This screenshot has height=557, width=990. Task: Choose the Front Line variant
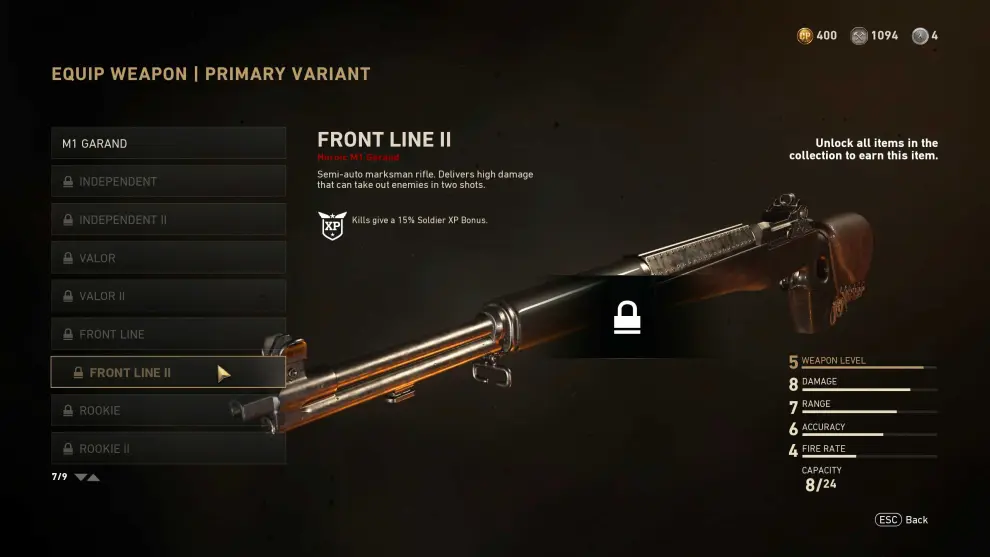pyautogui.click(x=168, y=334)
